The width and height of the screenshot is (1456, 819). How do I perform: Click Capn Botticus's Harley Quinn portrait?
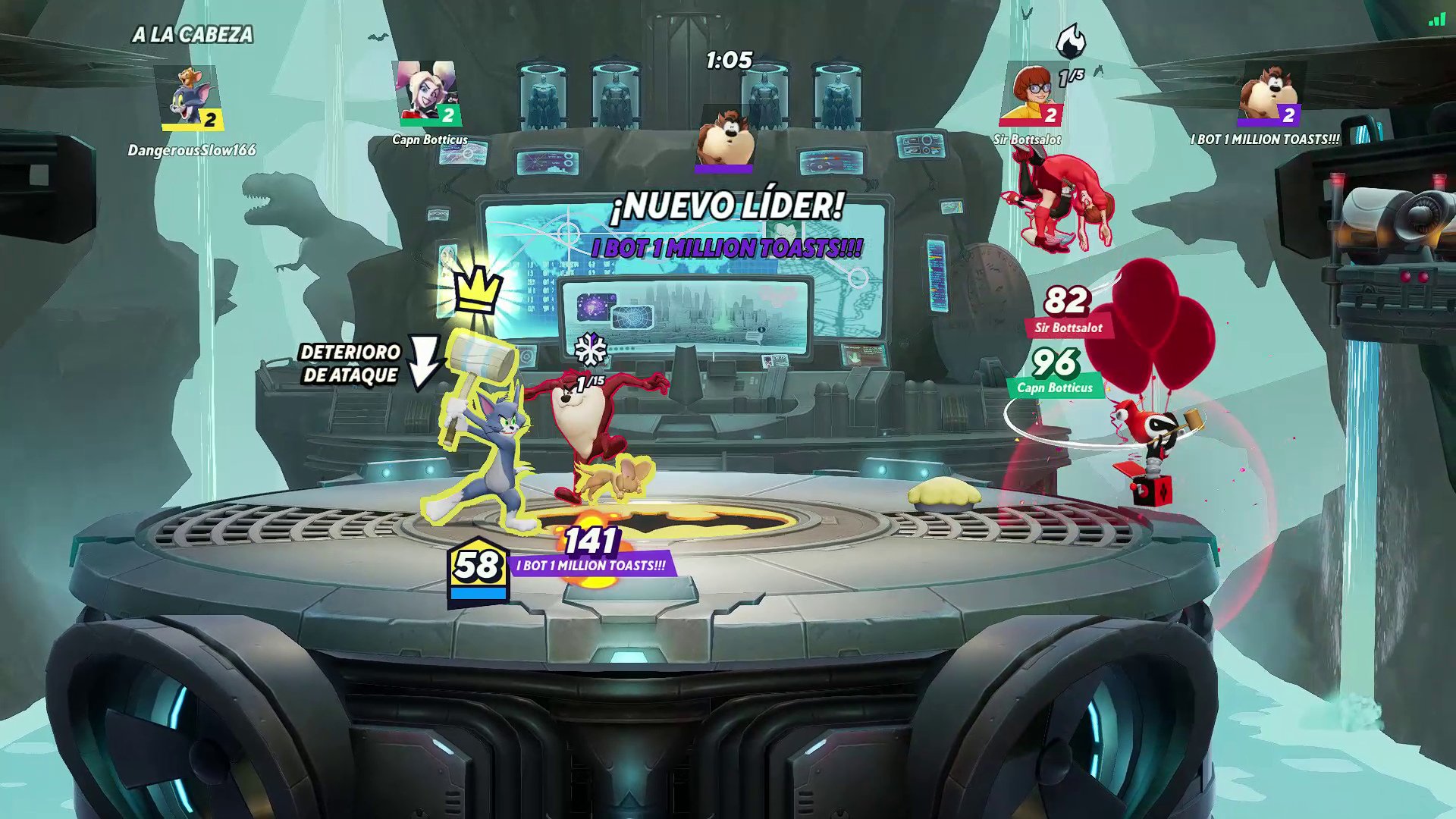click(427, 93)
